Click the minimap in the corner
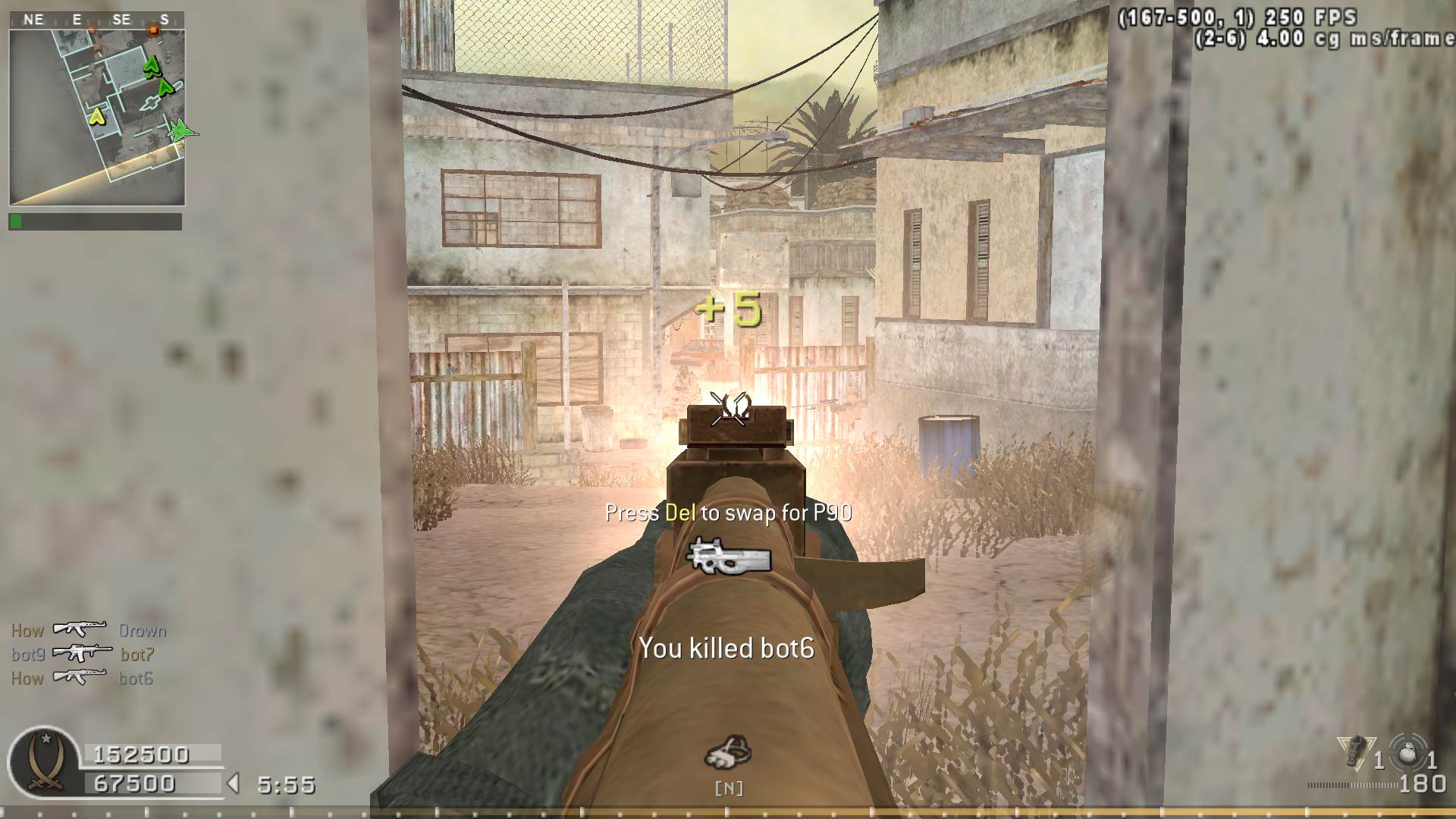The width and height of the screenshot is (1456, 819). (96, 118)
